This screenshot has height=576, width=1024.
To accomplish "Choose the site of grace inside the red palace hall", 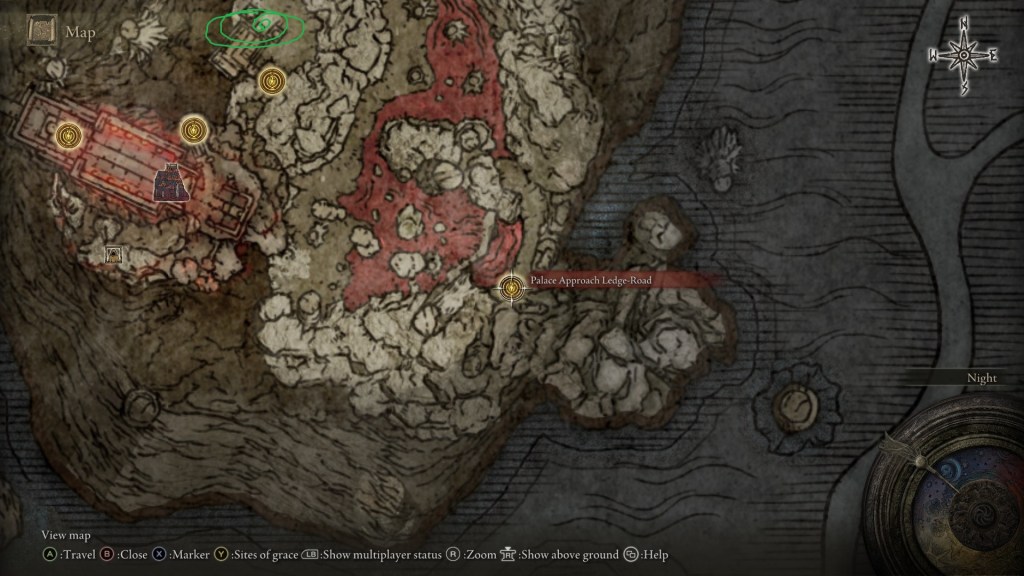I will tap(68, 133).
